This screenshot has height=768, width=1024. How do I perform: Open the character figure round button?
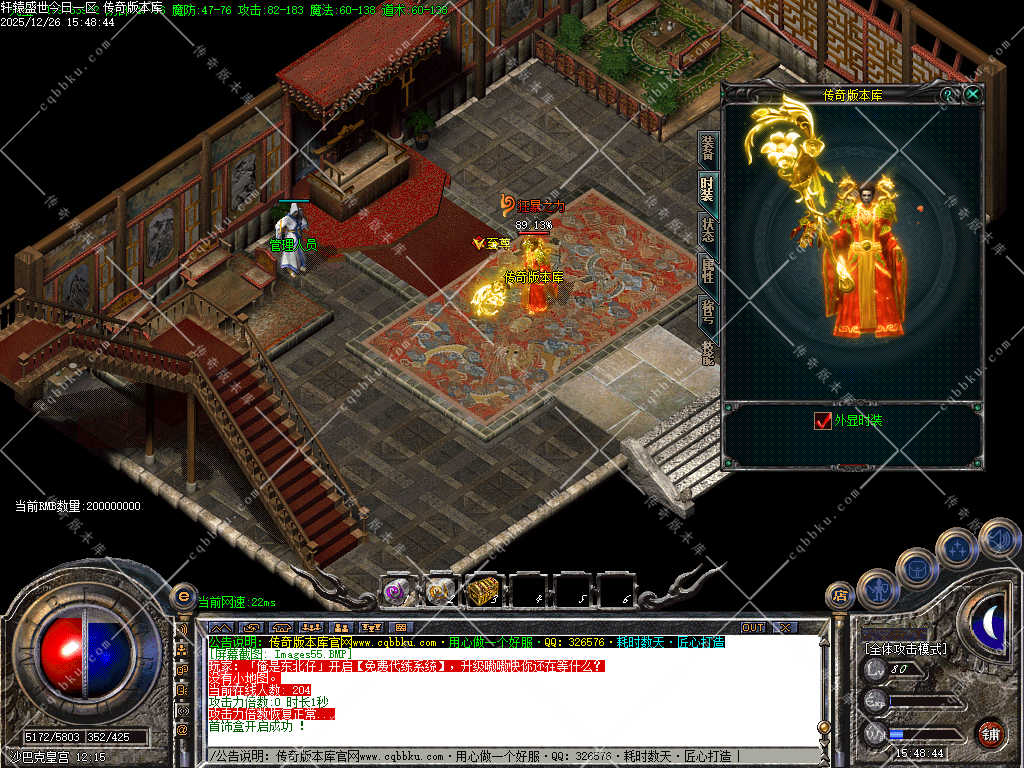(877, 589)
